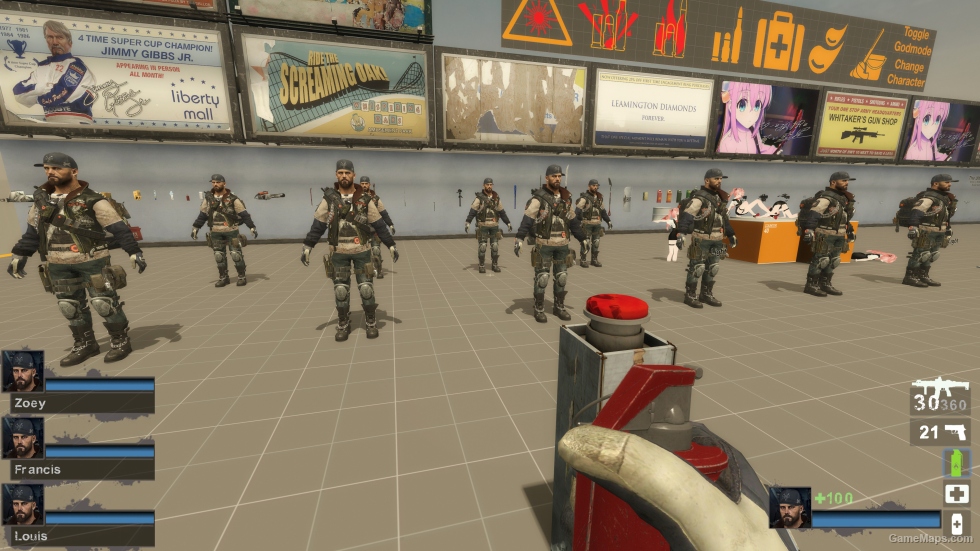Select the pain pills slot
Image resolution: width=980 pixels, height=551 pixels.
click(x=956, y=523)
